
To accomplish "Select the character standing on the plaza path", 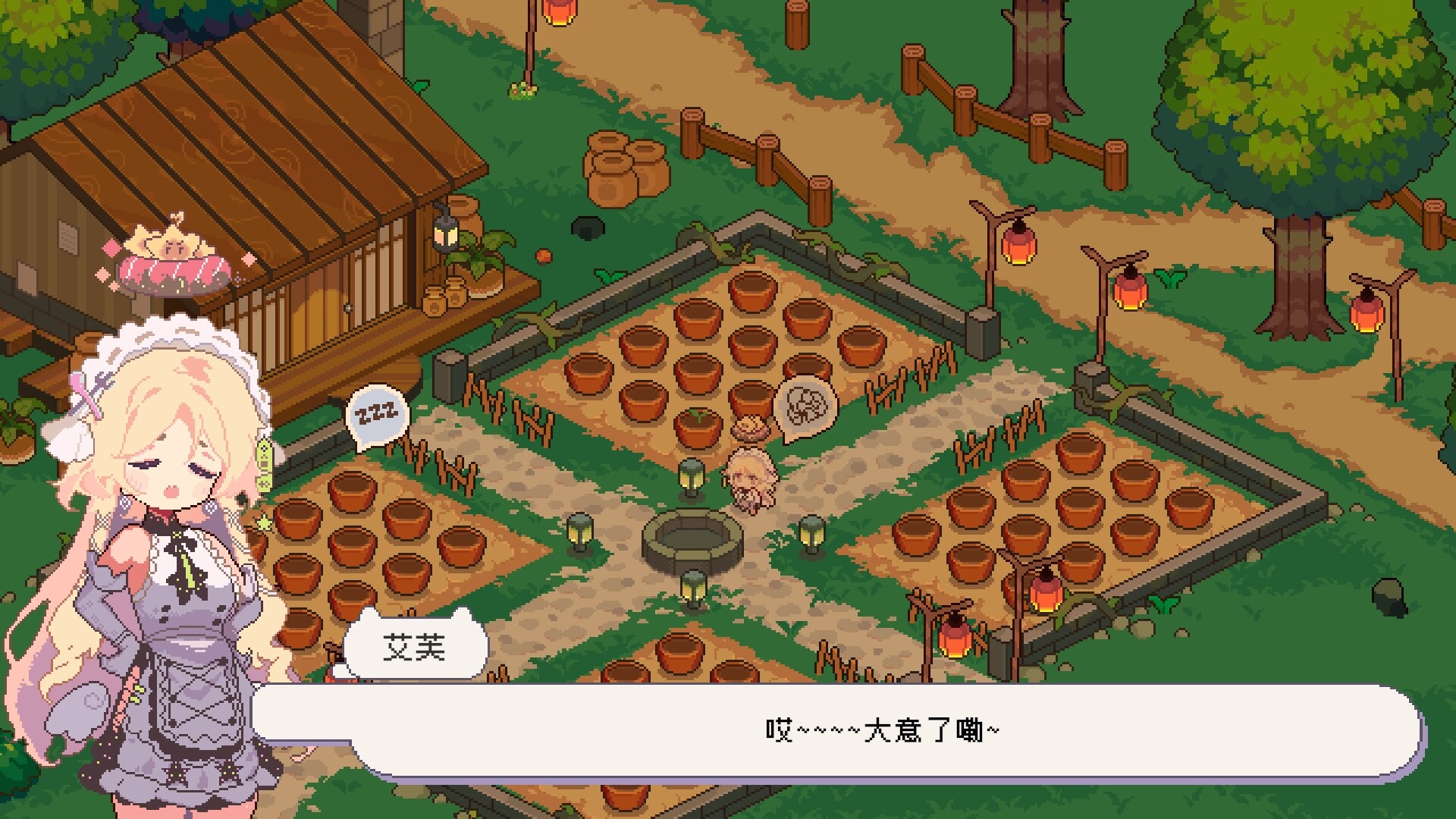I will click(x=751, y=478).
